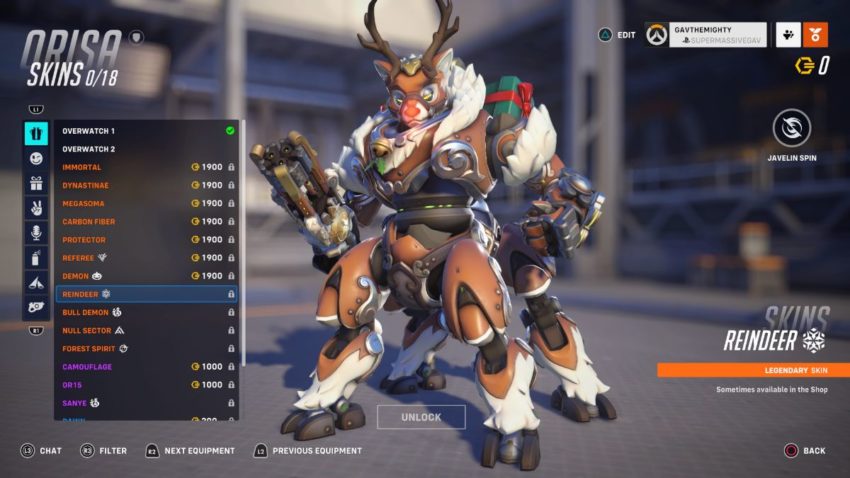
Task: Switch to the voice lines microphone tab
Action: [36, 233]
